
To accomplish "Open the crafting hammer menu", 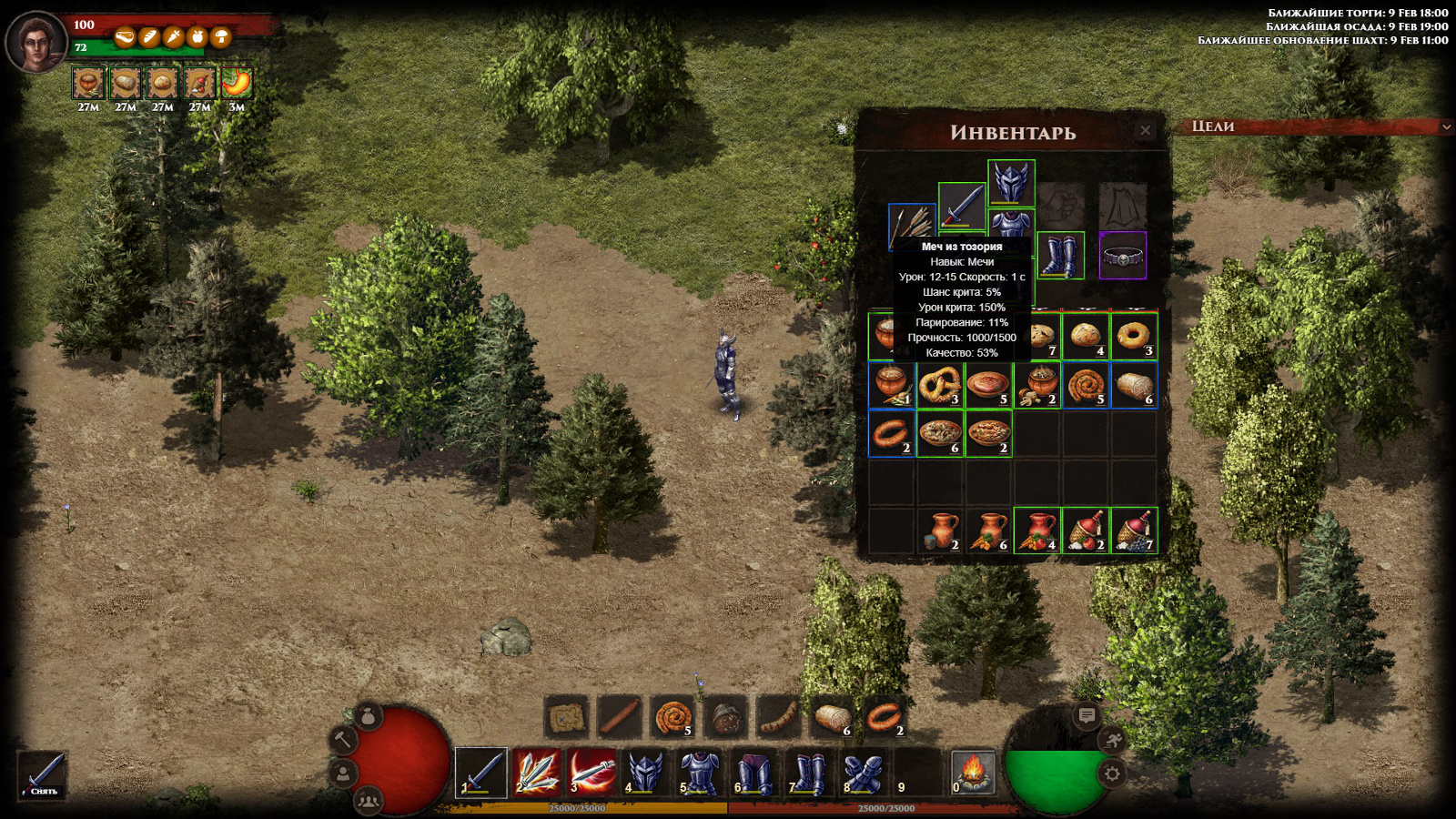I will click(x=344, y=739).
